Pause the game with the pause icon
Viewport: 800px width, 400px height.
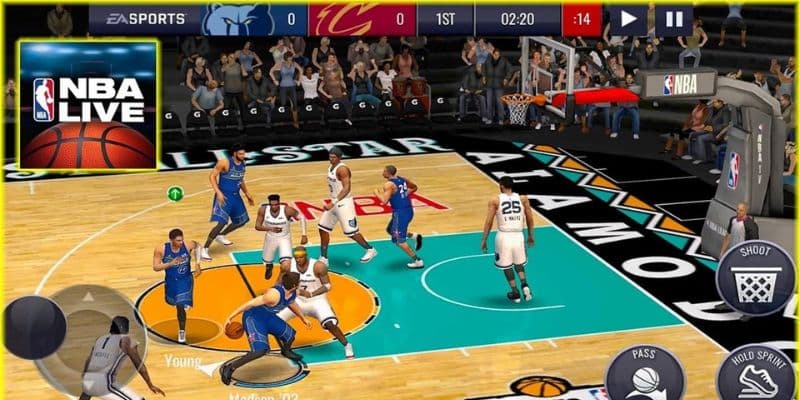675,18
